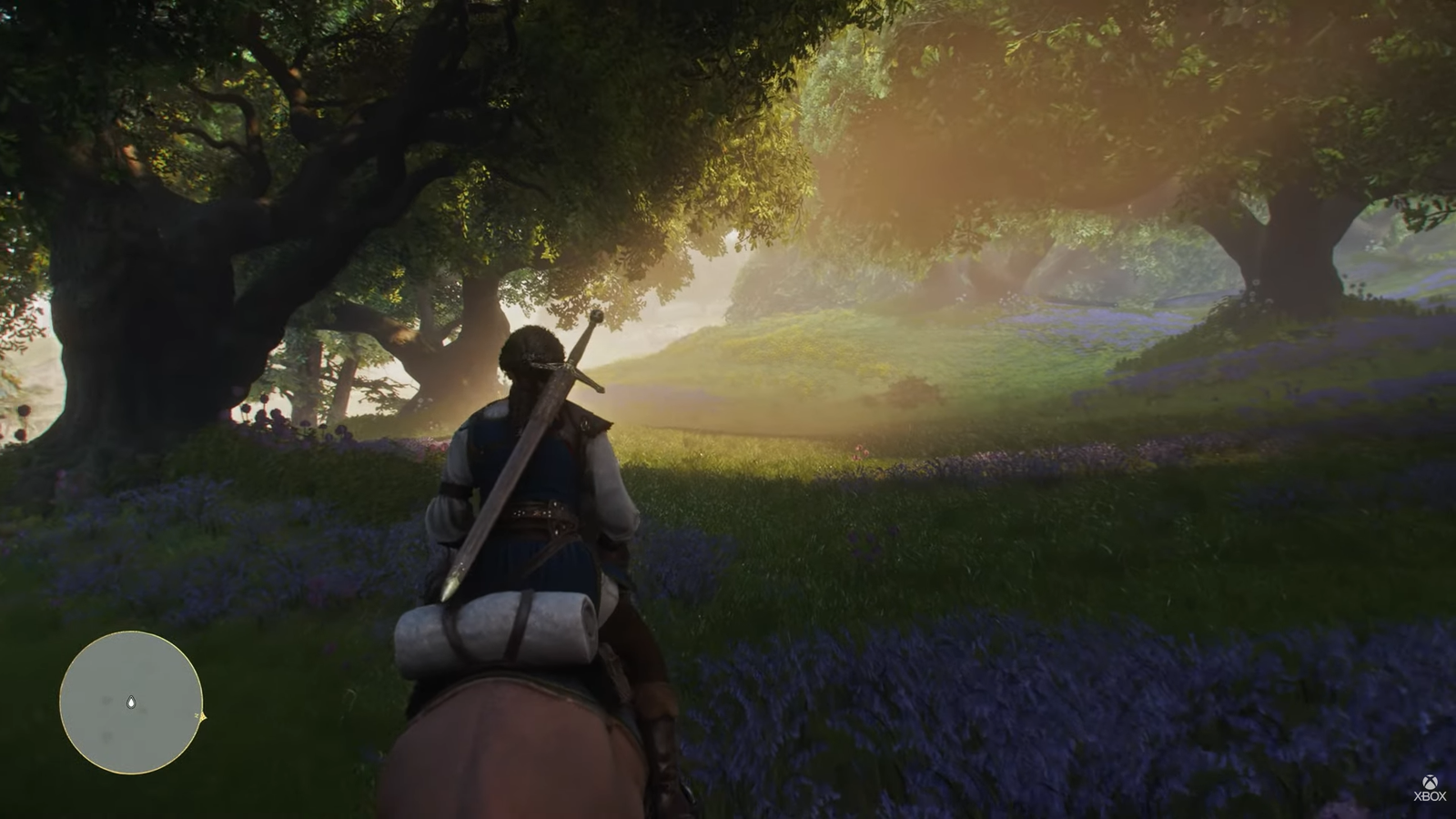
Task: Click the Xbox logo watermark
Action: (1430, 788)
